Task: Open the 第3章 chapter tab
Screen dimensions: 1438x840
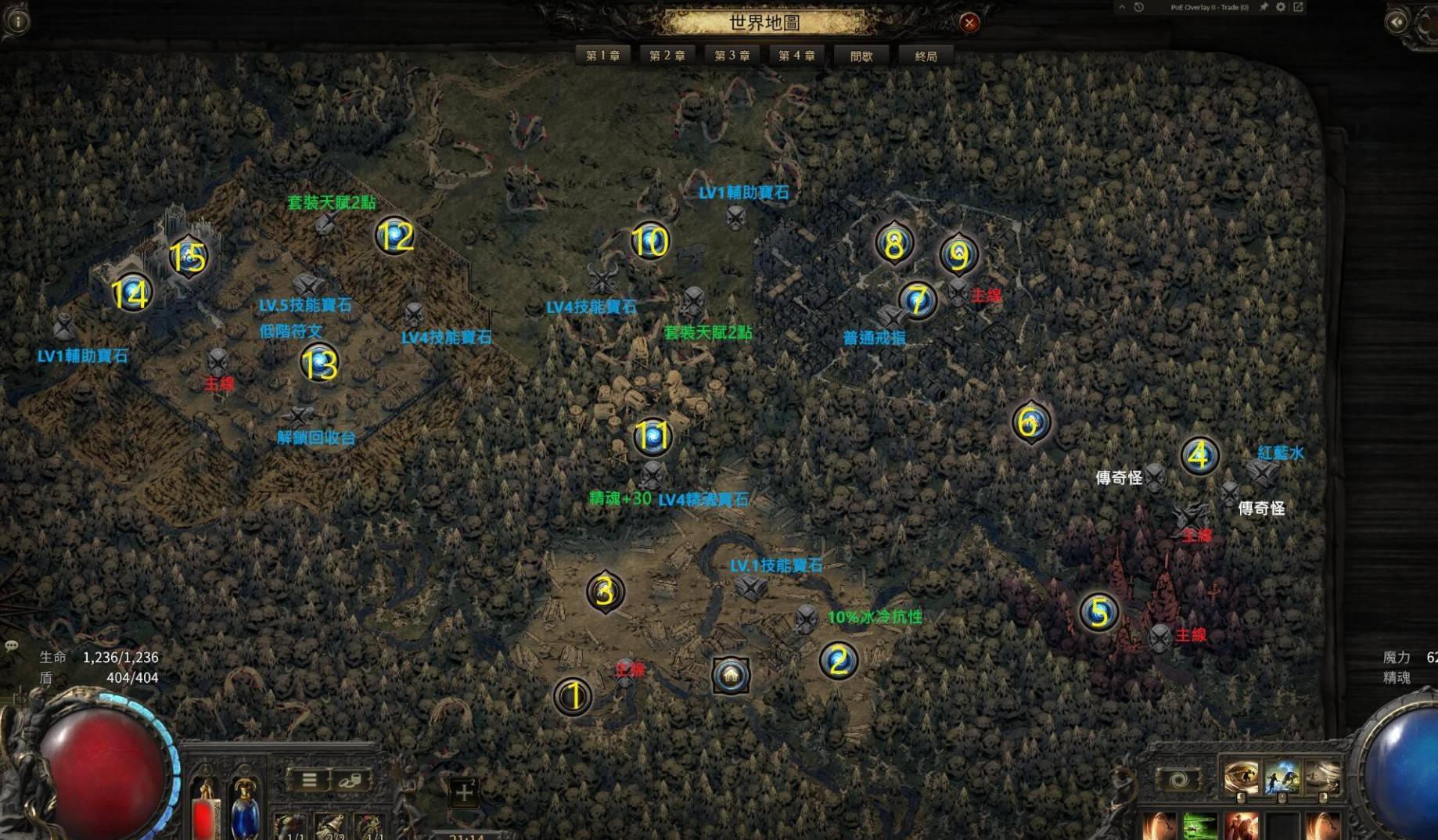Action: tap(732, 56)
